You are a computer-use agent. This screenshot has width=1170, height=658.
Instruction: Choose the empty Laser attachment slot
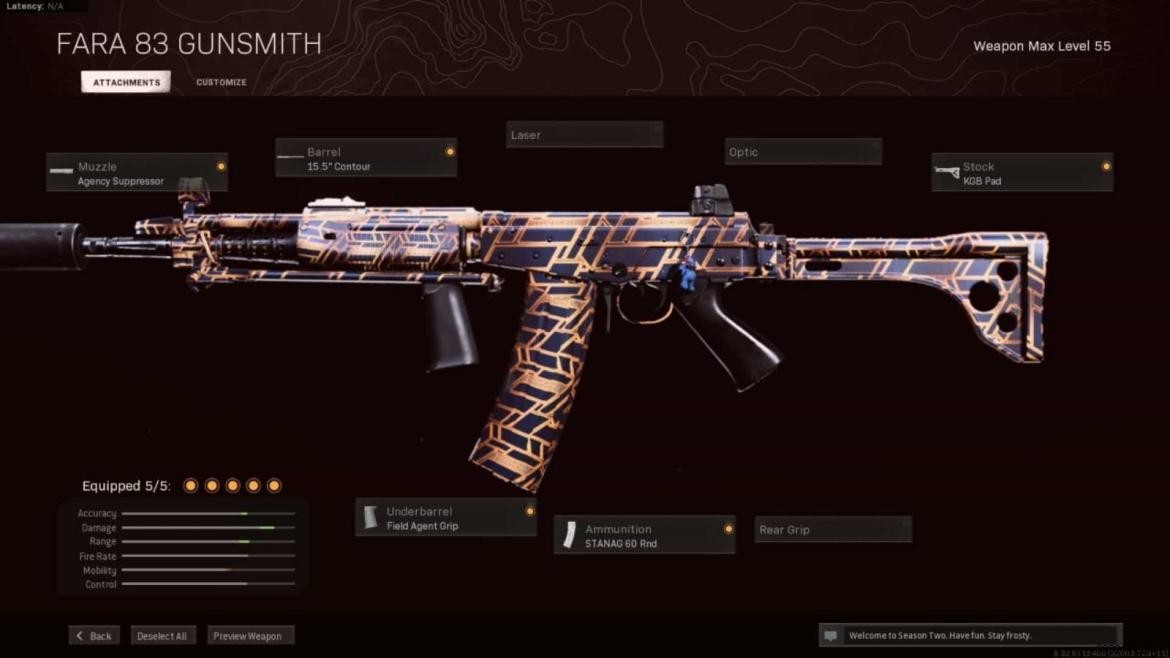[584, 135]
